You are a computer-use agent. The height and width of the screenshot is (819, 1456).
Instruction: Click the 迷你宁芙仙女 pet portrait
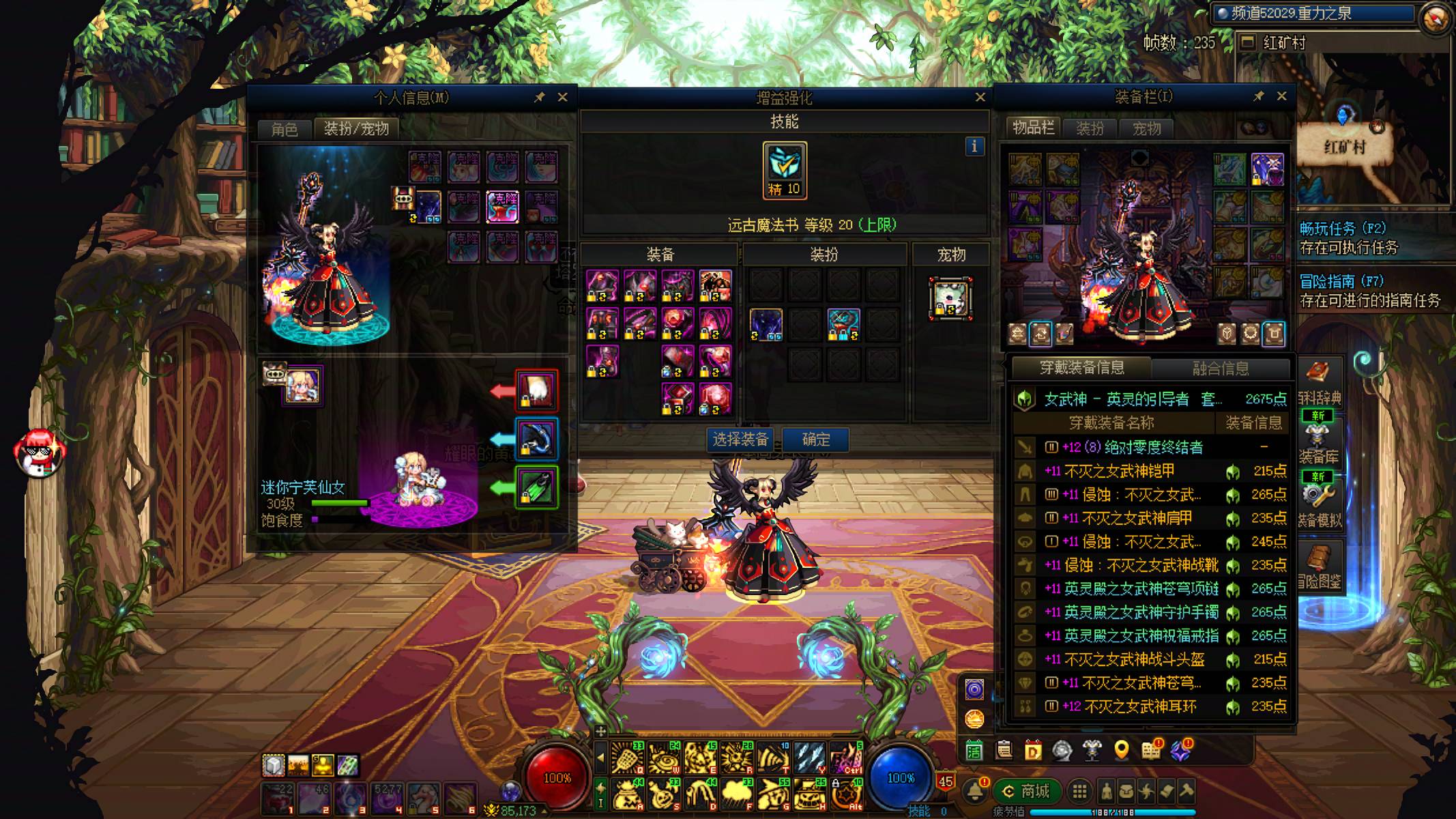pyautogui.click(x=302, y=386)
